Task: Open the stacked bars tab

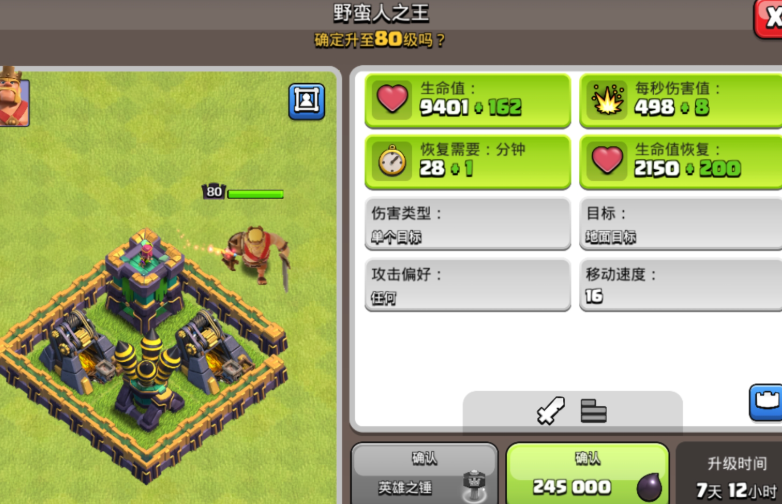Action: pyautogui.click(x=594, y=411)
